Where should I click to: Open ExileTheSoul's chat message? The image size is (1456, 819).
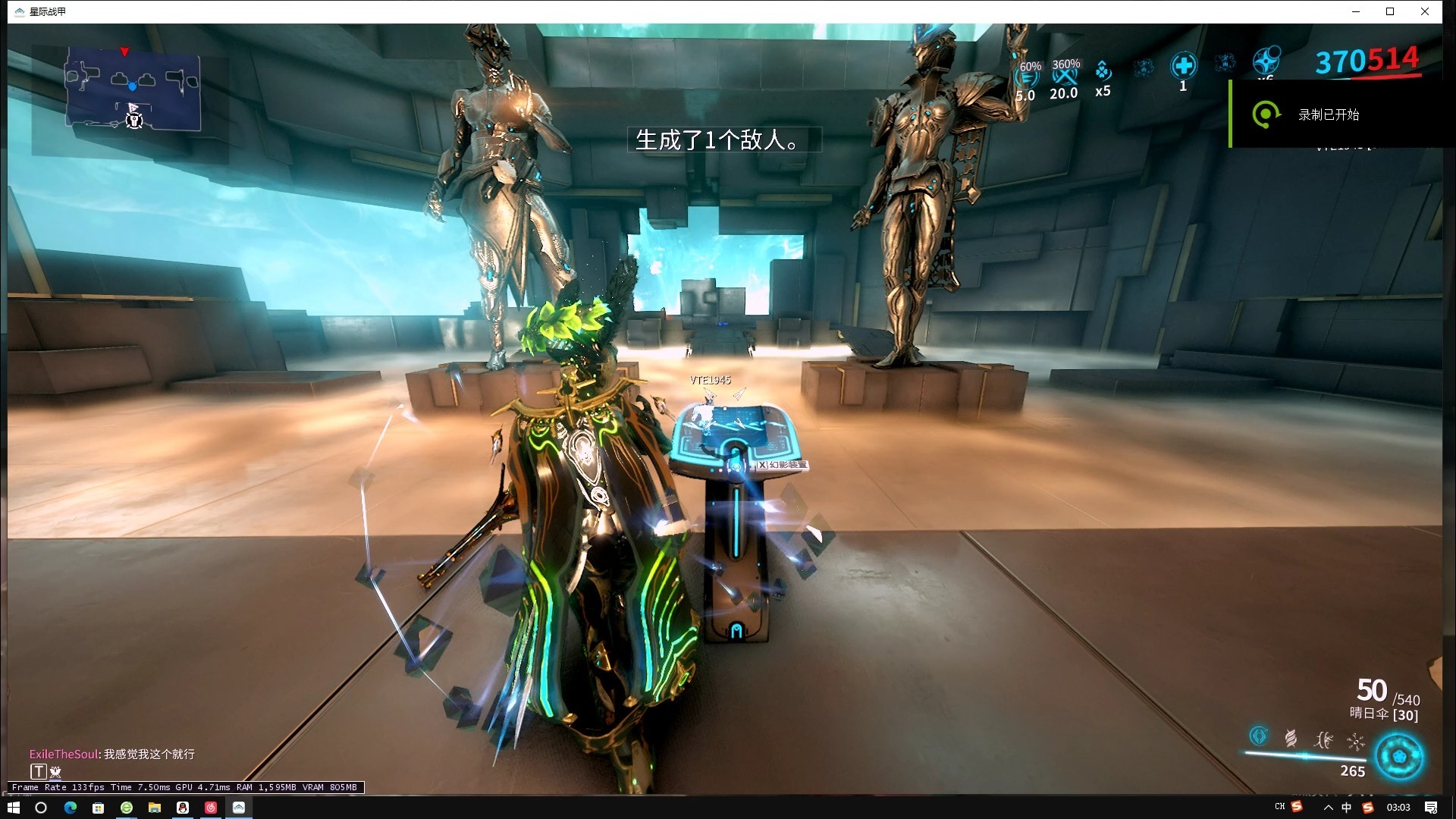click(112, 754)
